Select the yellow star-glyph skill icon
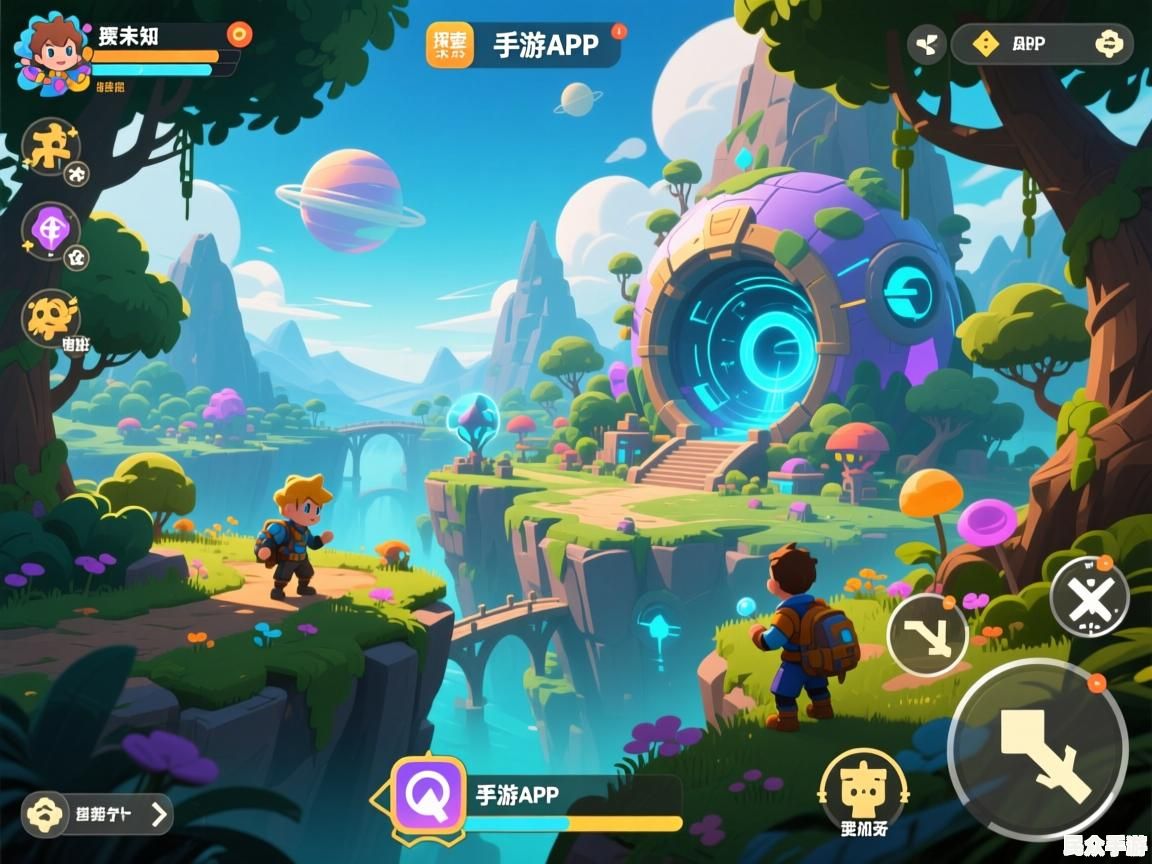1152x864 pixels. point(51,146)
